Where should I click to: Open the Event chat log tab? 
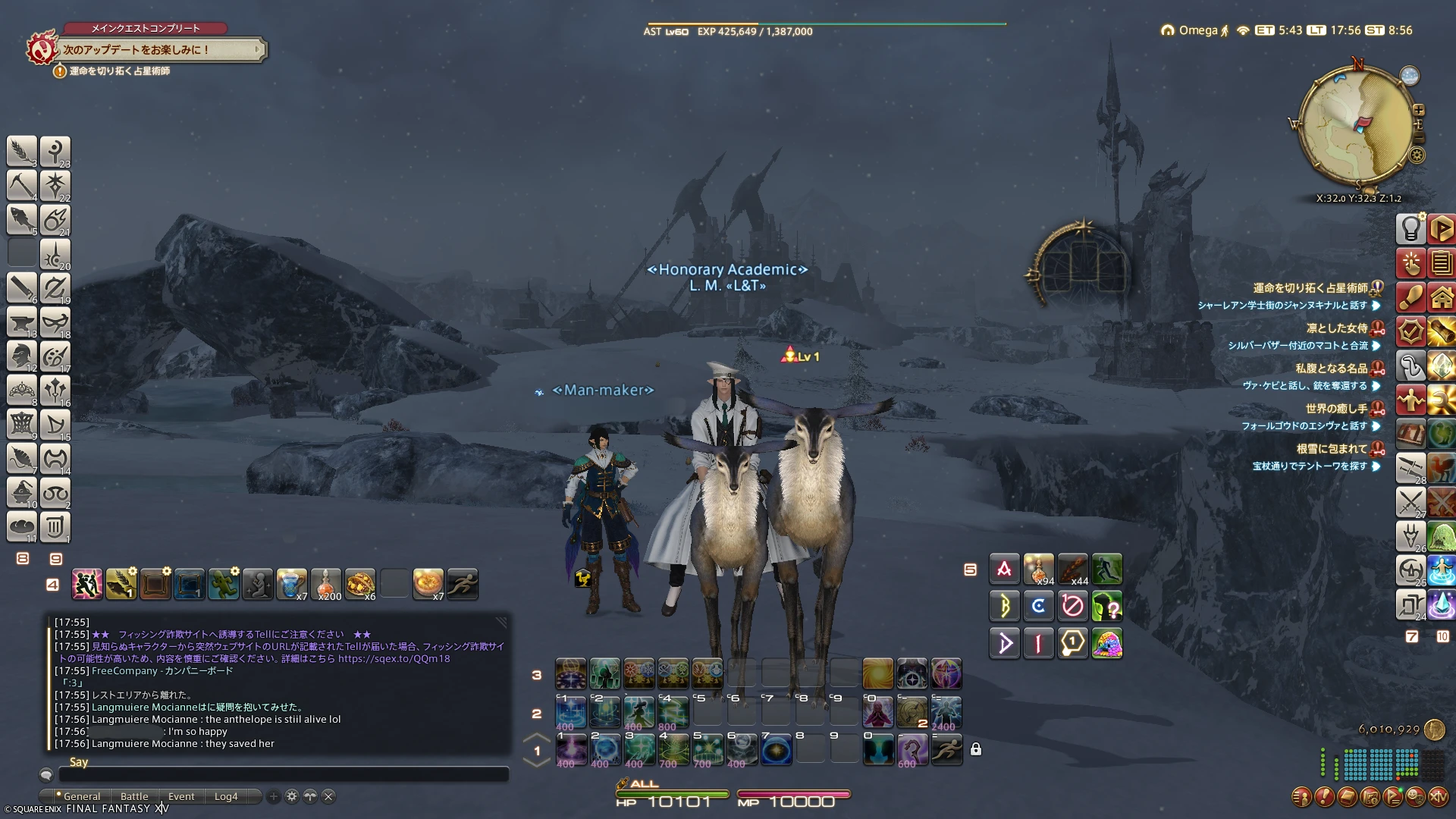click(x=181, y=796)
